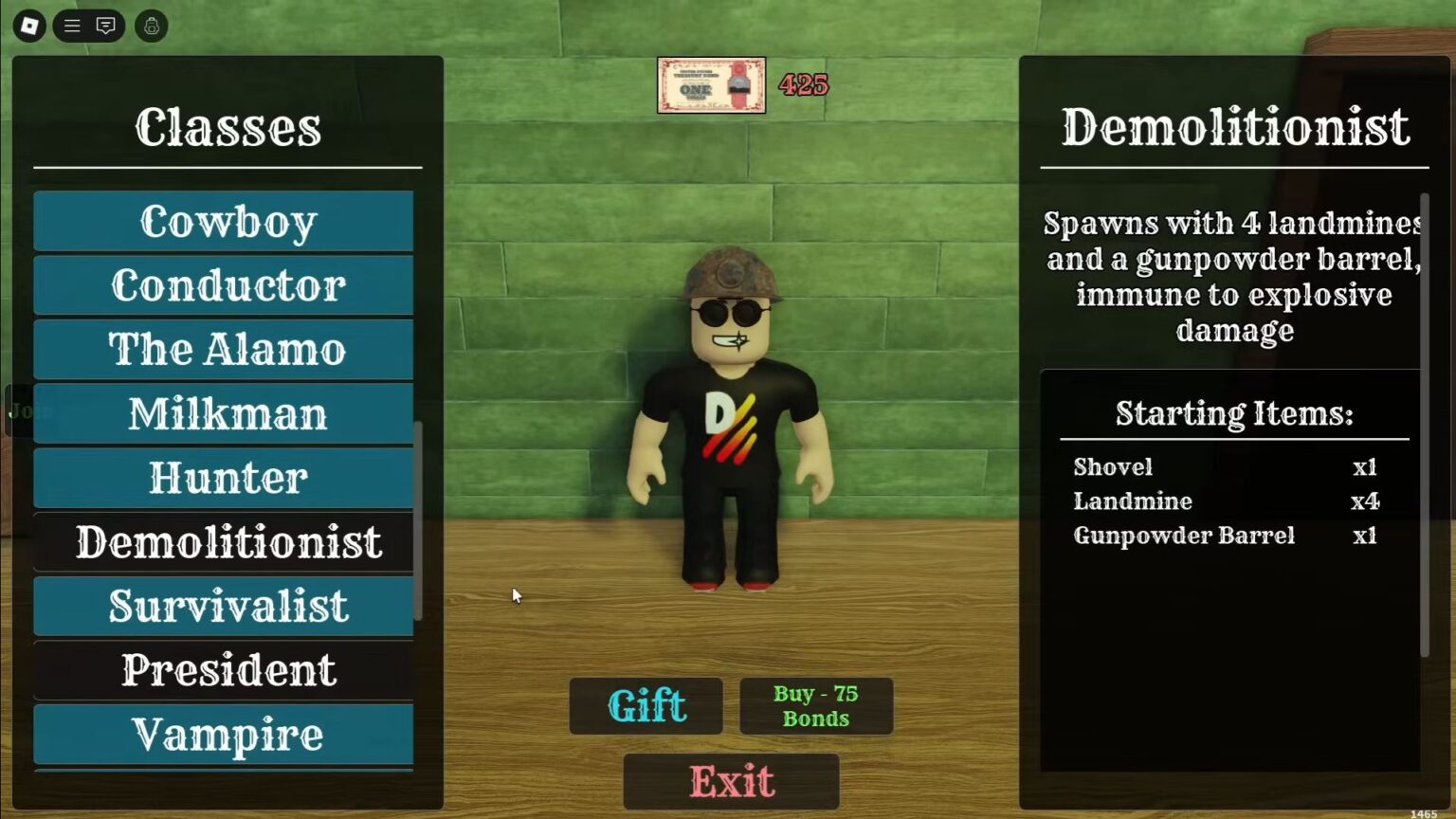Viewport: 1456px width, 819px height.
Task: Choose the Survivalist class
Action: coord(224,605)
